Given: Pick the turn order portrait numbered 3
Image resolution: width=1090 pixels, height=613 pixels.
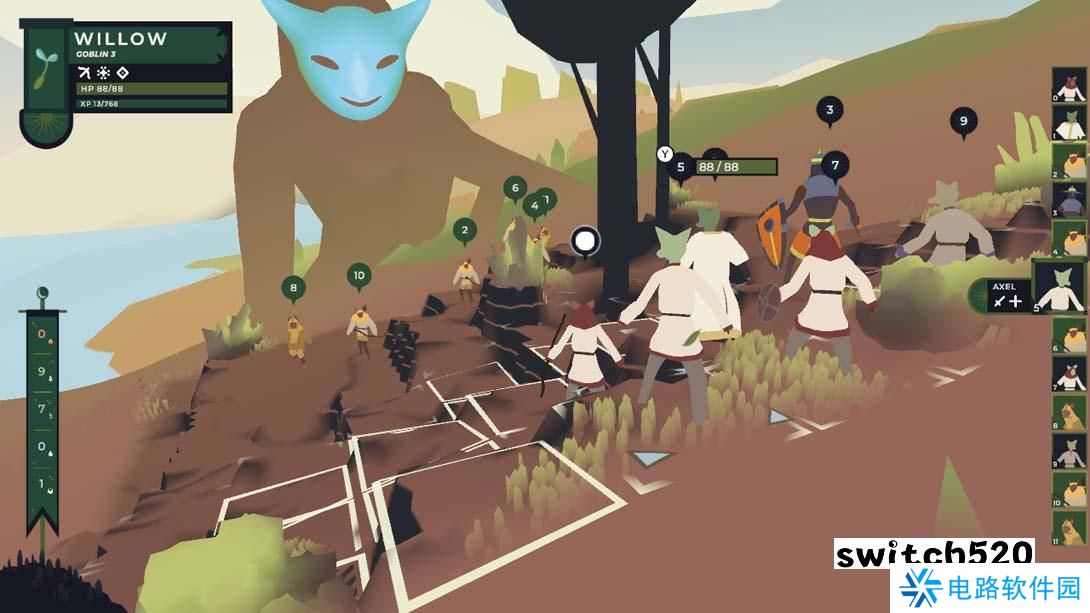Looking at the screenshot, I should point(1070,200).
